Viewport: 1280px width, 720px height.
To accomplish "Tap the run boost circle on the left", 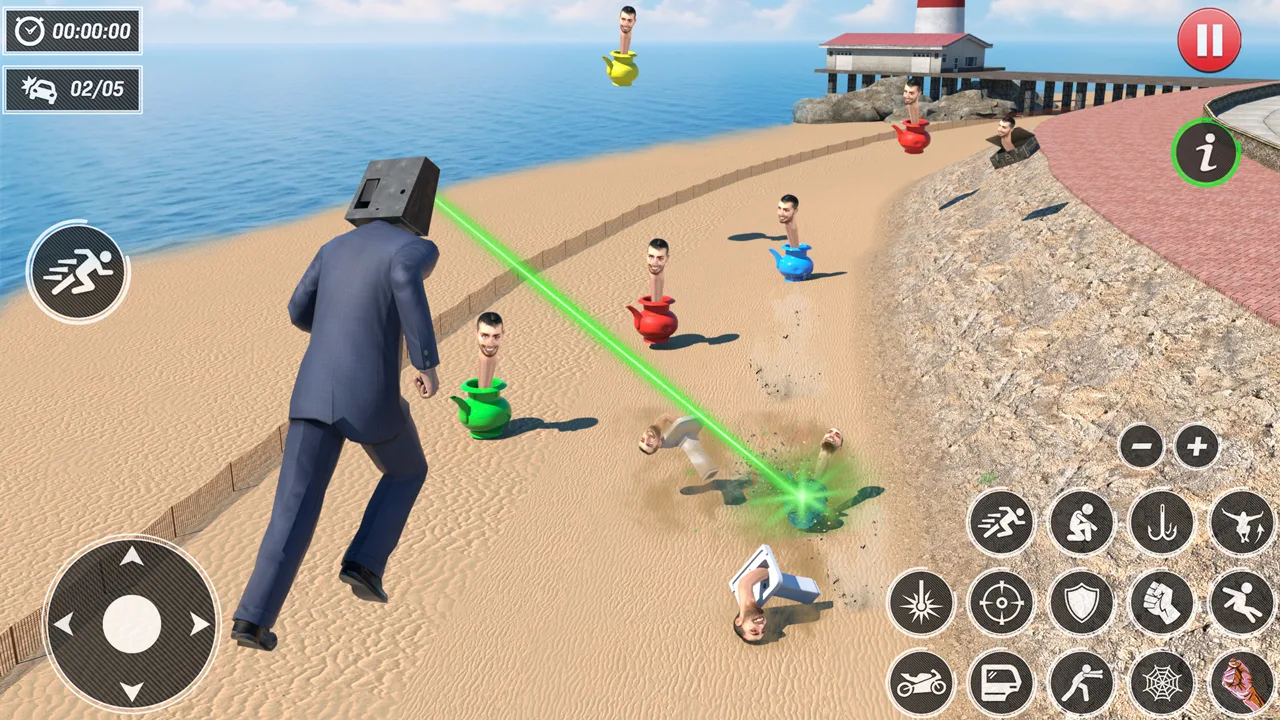I will coord(78,272).
